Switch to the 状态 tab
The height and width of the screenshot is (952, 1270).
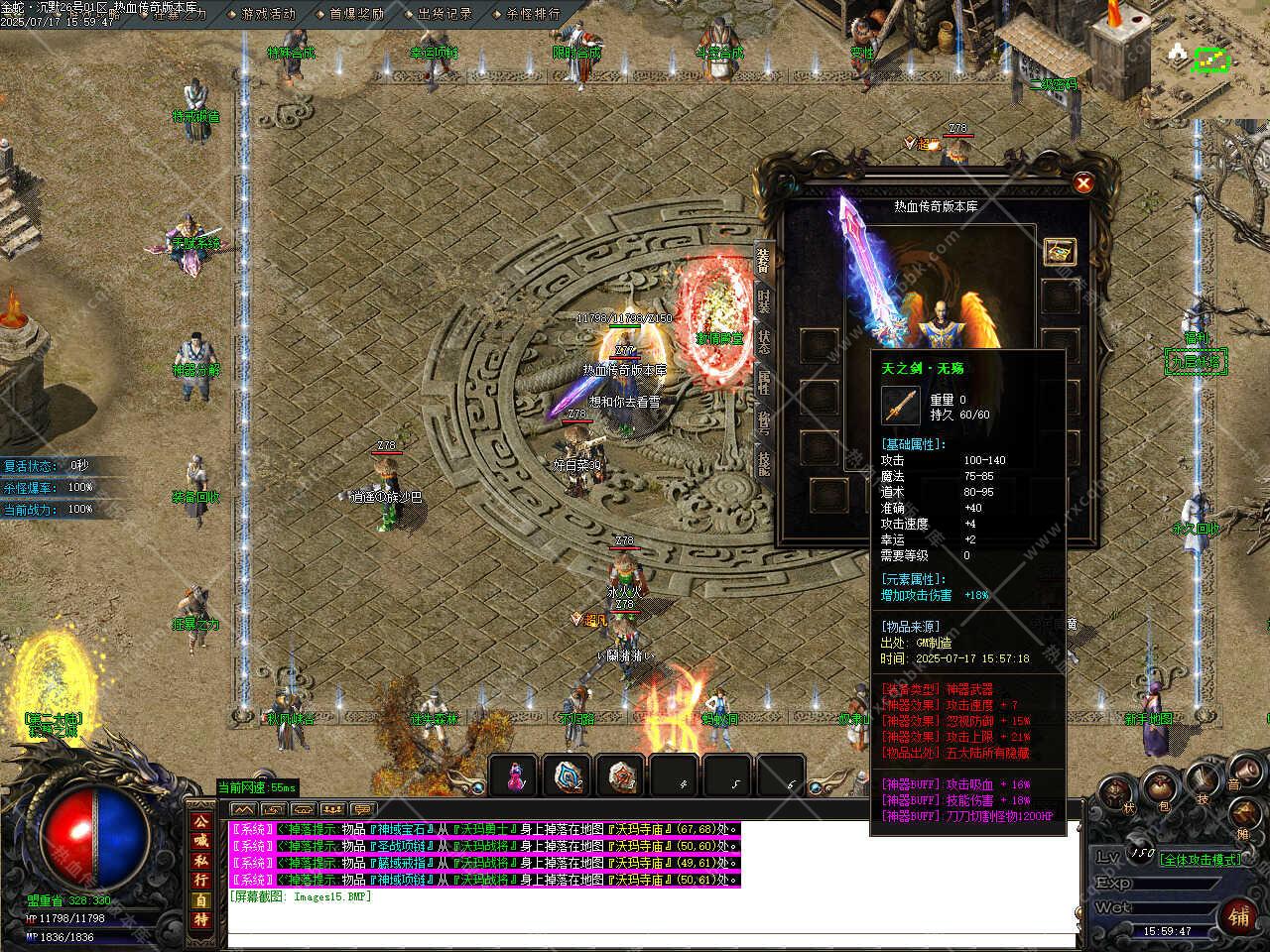point(764,339)
